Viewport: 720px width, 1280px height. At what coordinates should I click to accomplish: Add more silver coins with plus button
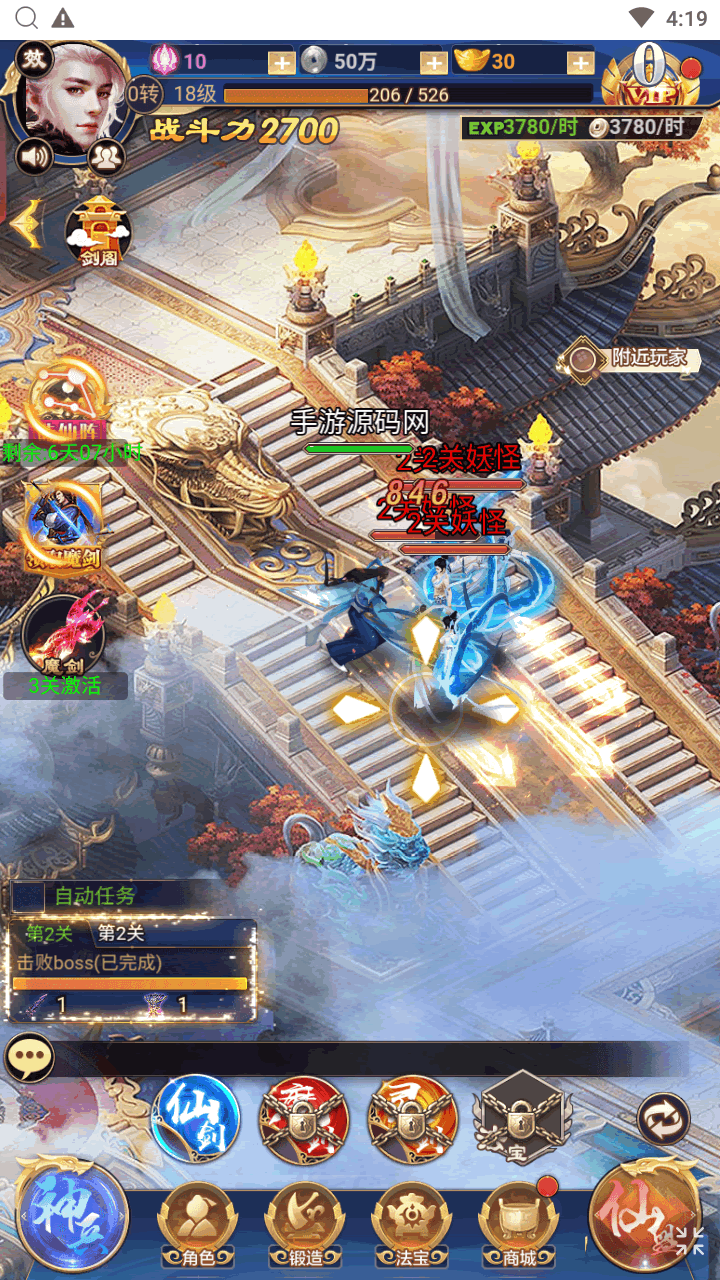coord(433,62)
